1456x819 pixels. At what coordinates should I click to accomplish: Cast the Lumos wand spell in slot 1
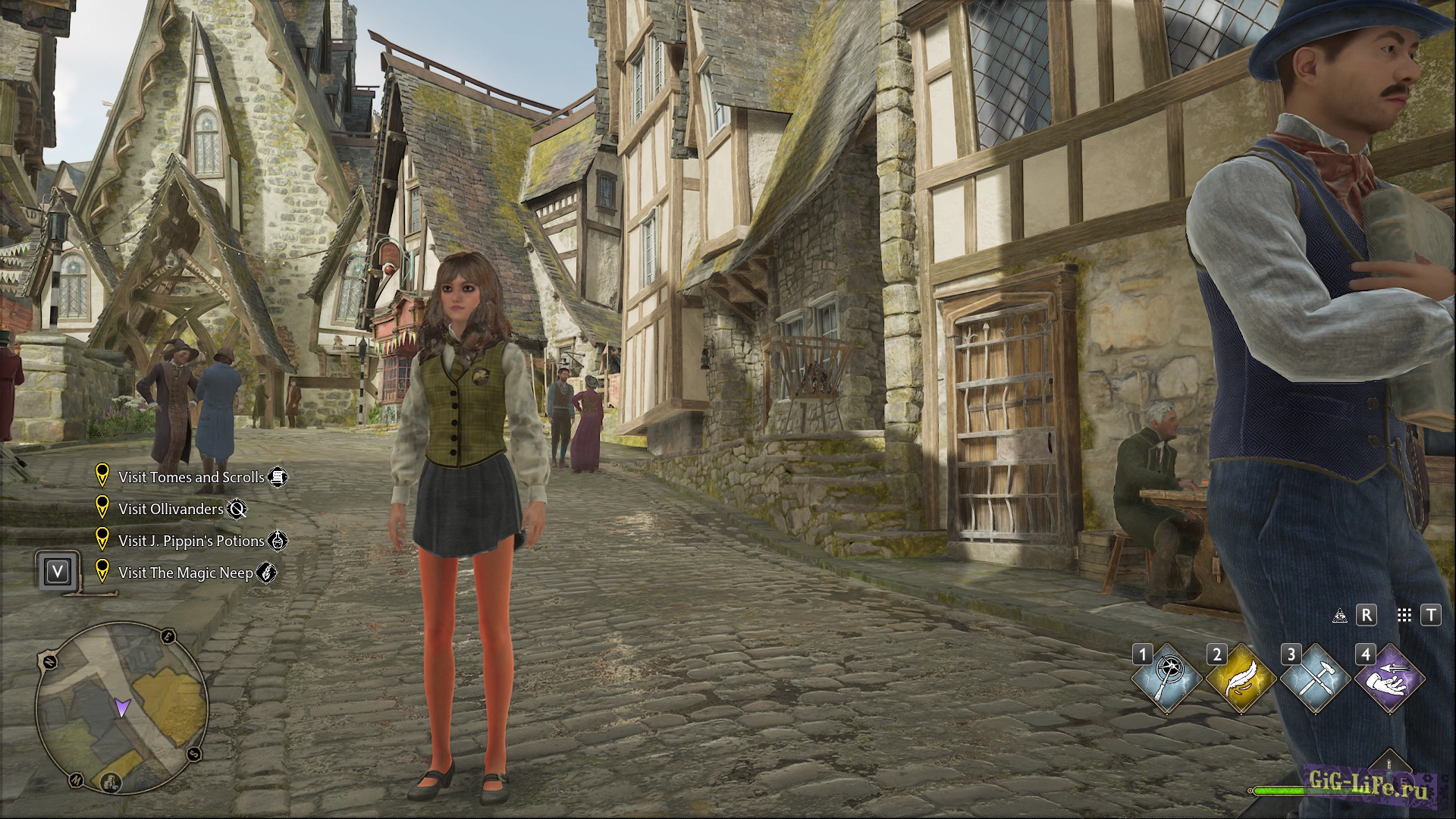(x=1167, y=679)
